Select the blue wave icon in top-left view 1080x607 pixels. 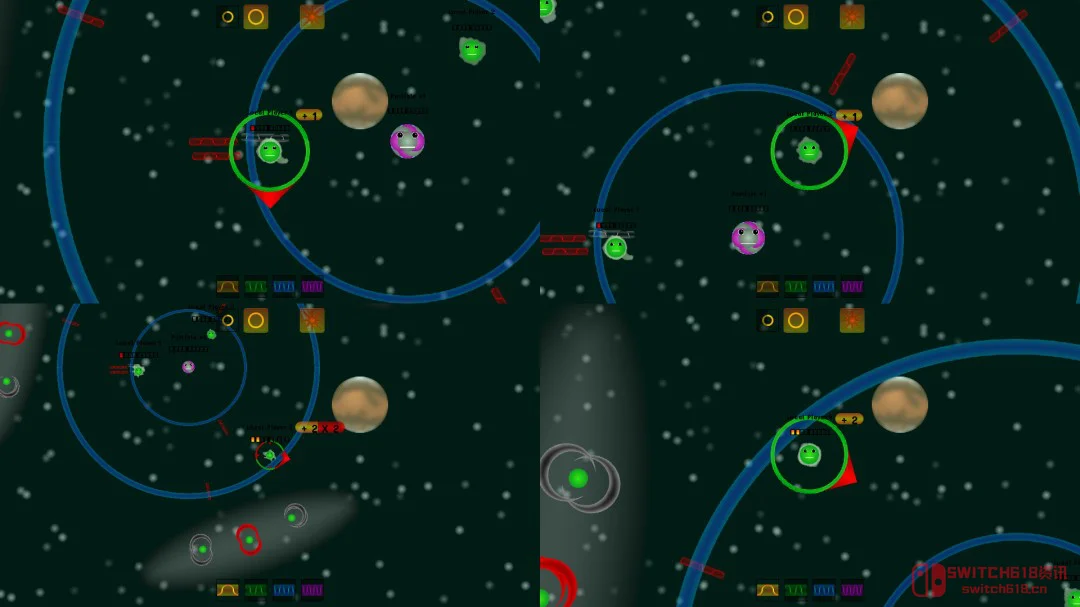click(284, 286)
